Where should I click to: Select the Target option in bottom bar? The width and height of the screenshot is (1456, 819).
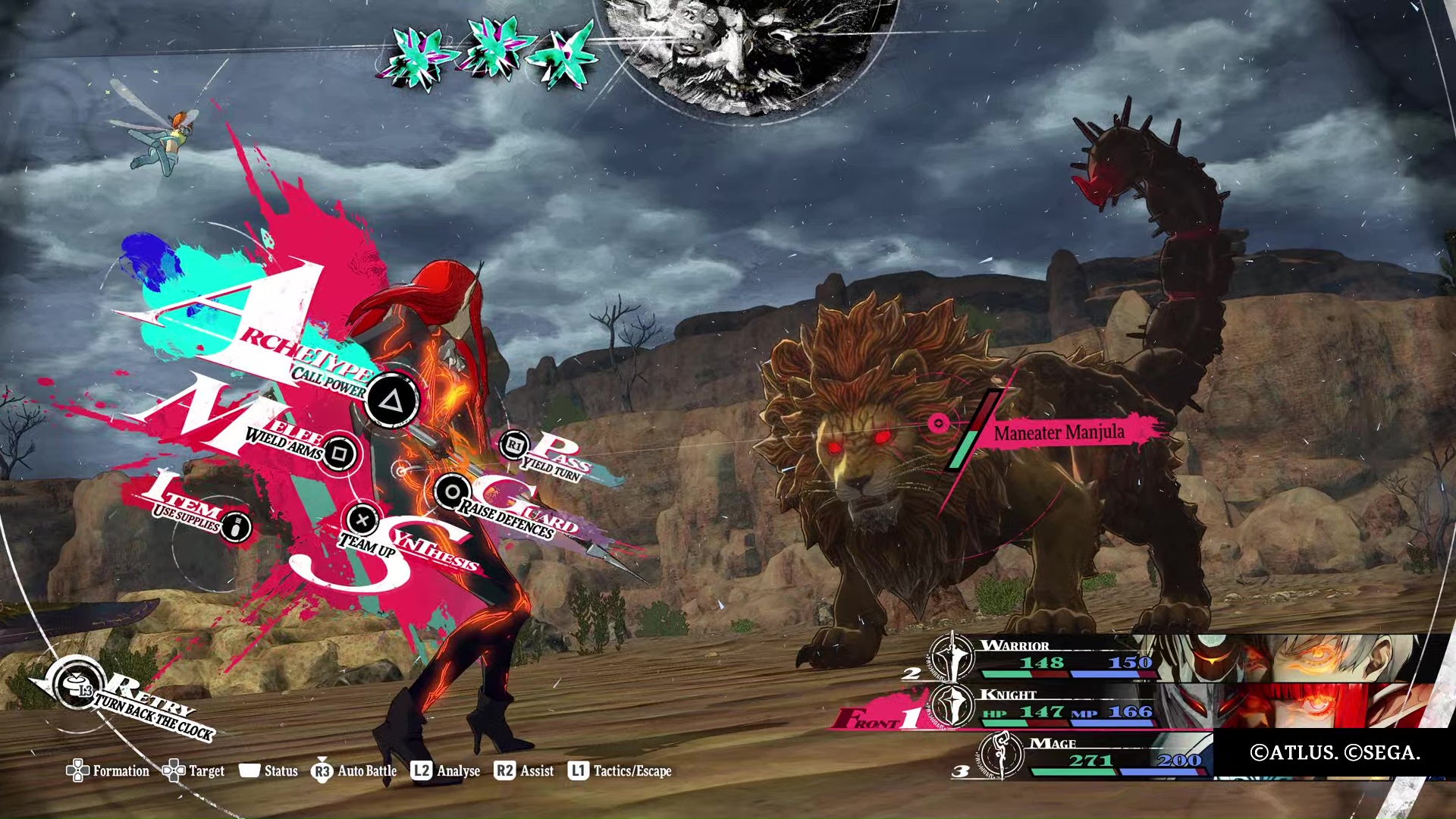[194, 771]
